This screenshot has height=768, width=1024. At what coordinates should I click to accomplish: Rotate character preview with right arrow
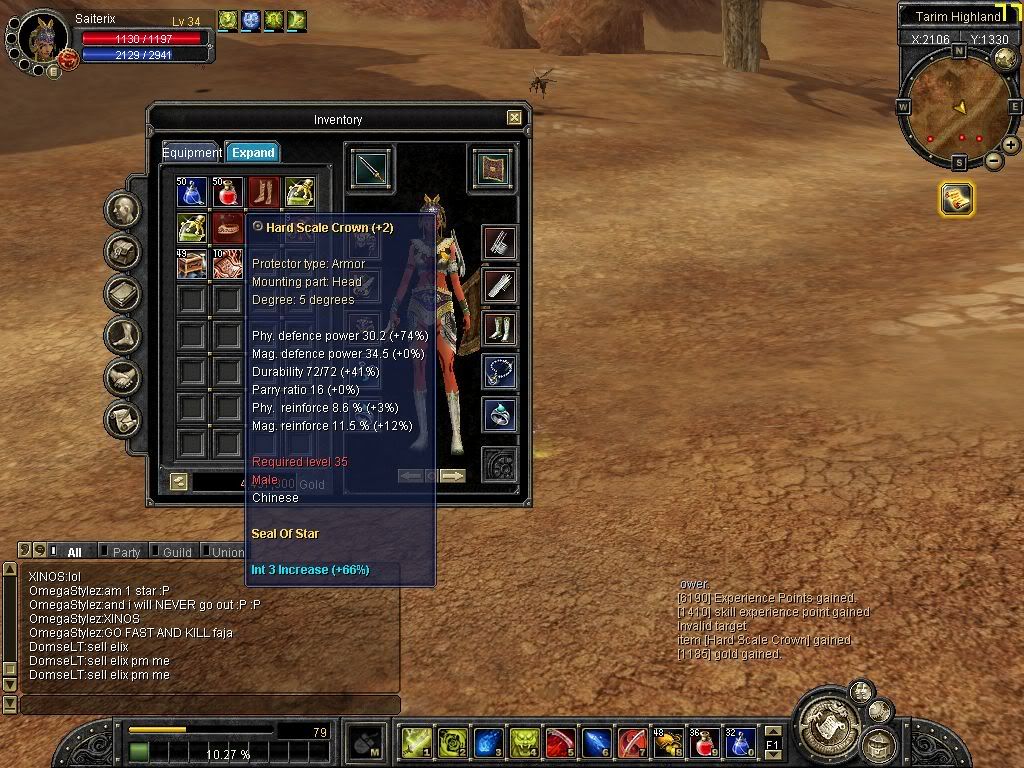coord(452,476)
